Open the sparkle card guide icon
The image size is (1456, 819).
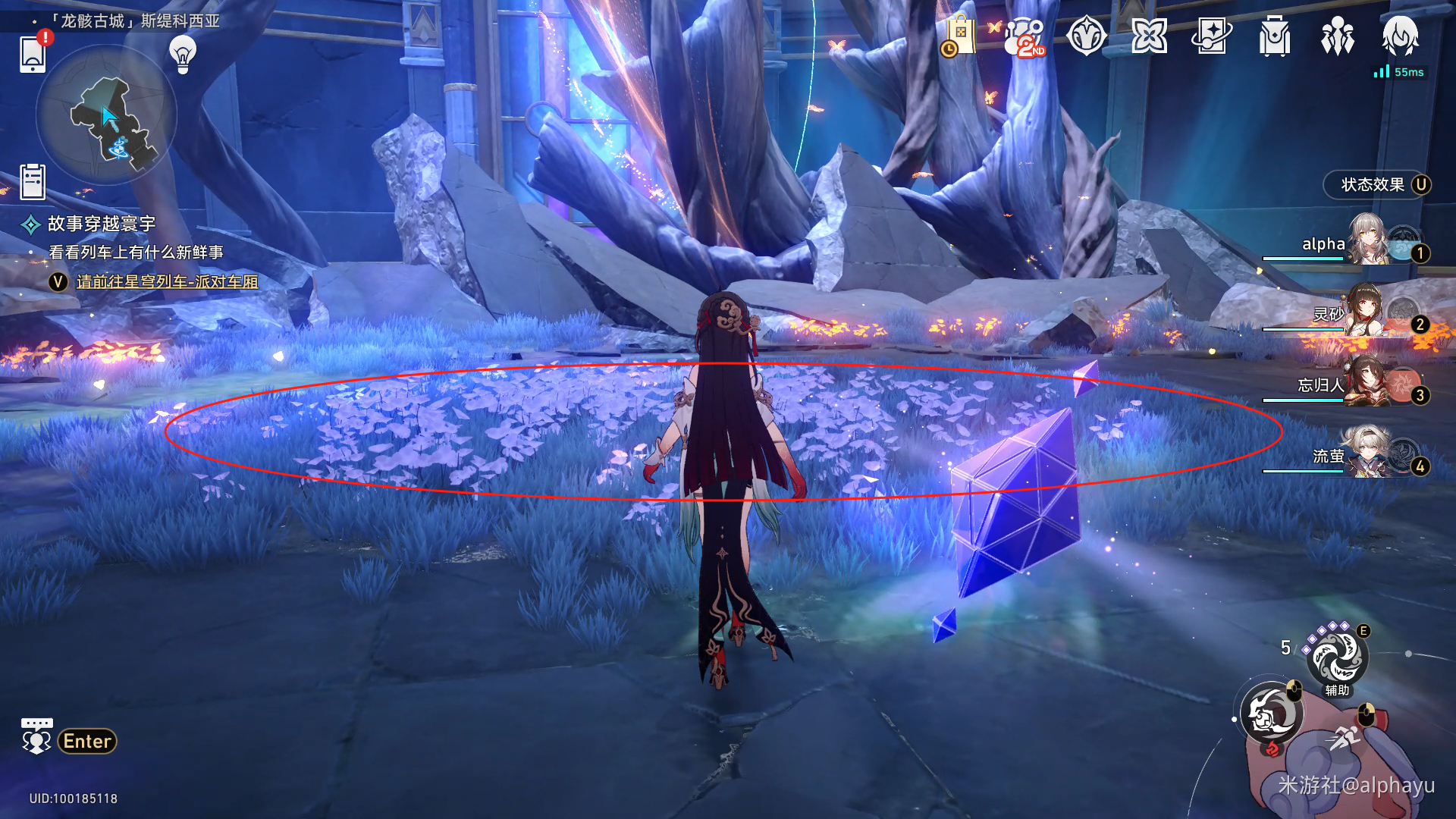coord(1212,36)
